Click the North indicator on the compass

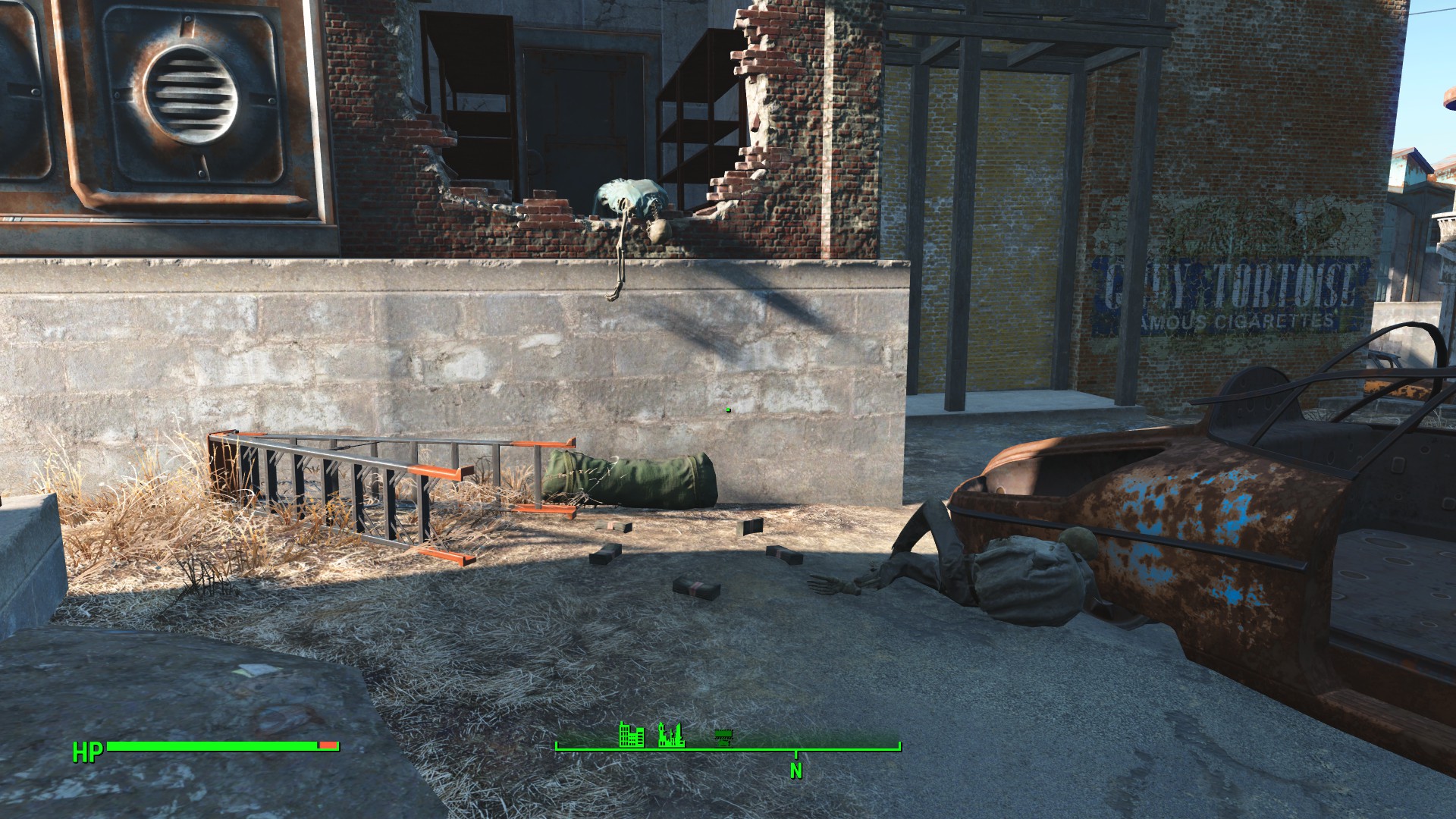tap(795, 770)
